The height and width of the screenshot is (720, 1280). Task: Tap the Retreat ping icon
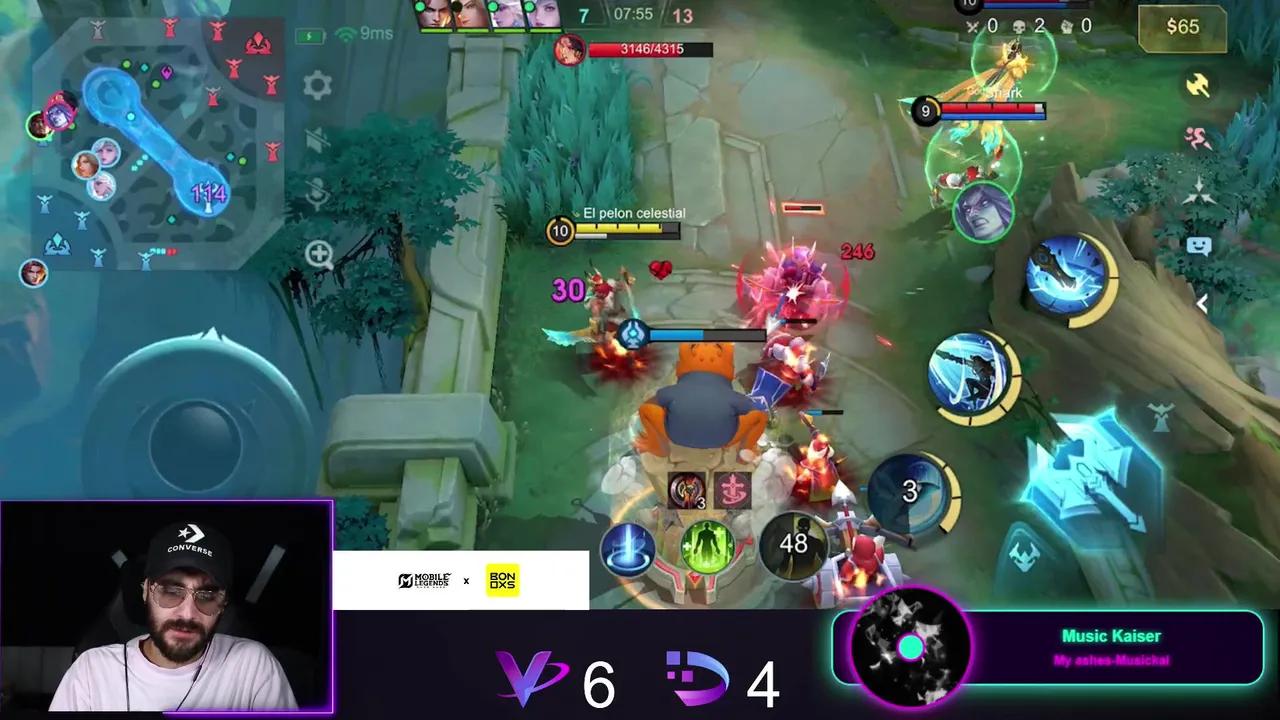click(1197, 138)
